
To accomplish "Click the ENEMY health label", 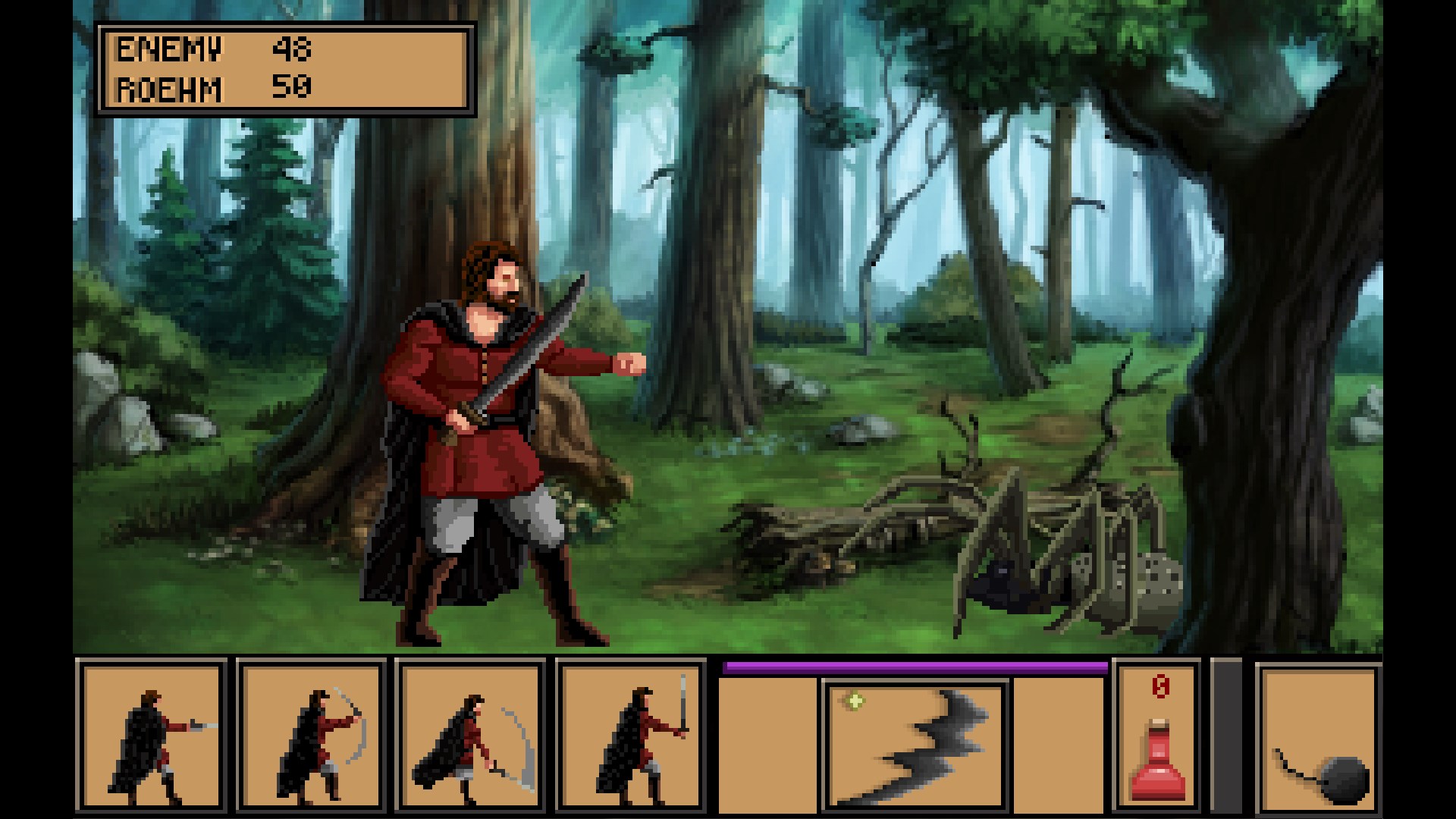I will coord(168,49).
